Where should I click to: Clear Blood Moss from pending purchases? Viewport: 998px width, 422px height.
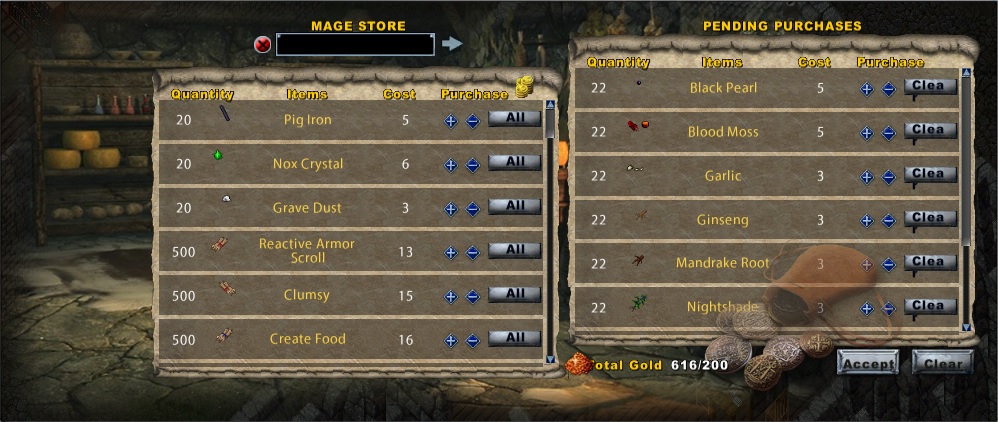[929, 131]
